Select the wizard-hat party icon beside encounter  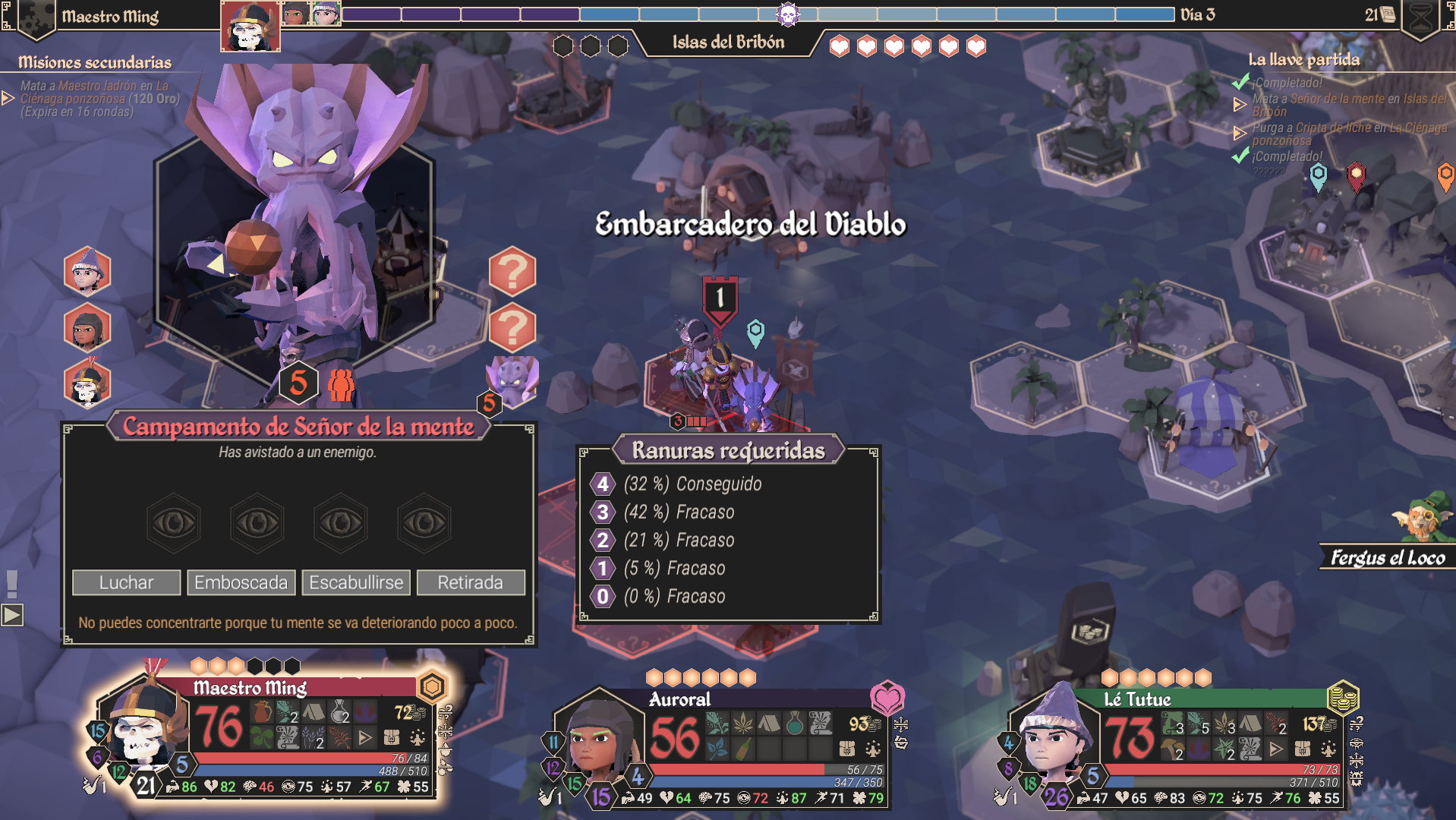point(87,270)
